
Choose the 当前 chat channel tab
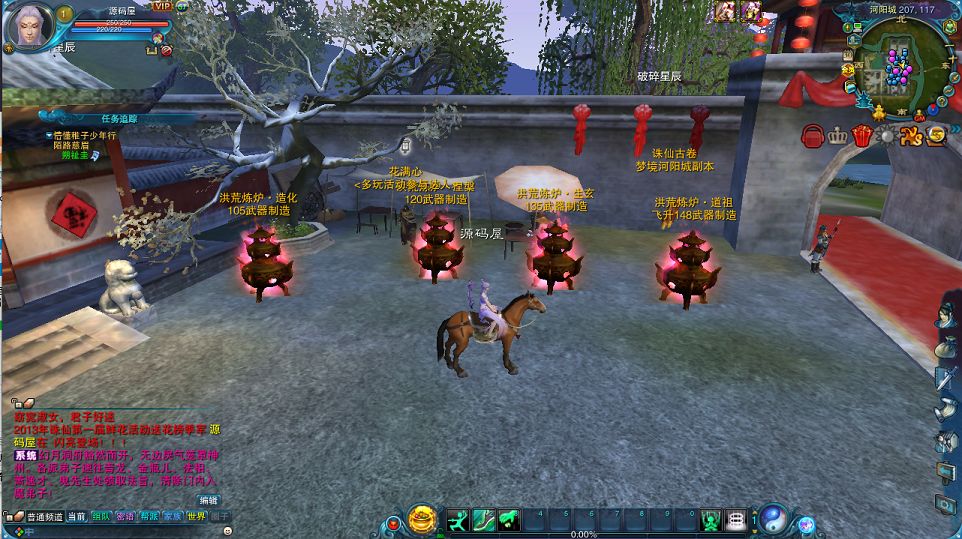coord(77,517)
